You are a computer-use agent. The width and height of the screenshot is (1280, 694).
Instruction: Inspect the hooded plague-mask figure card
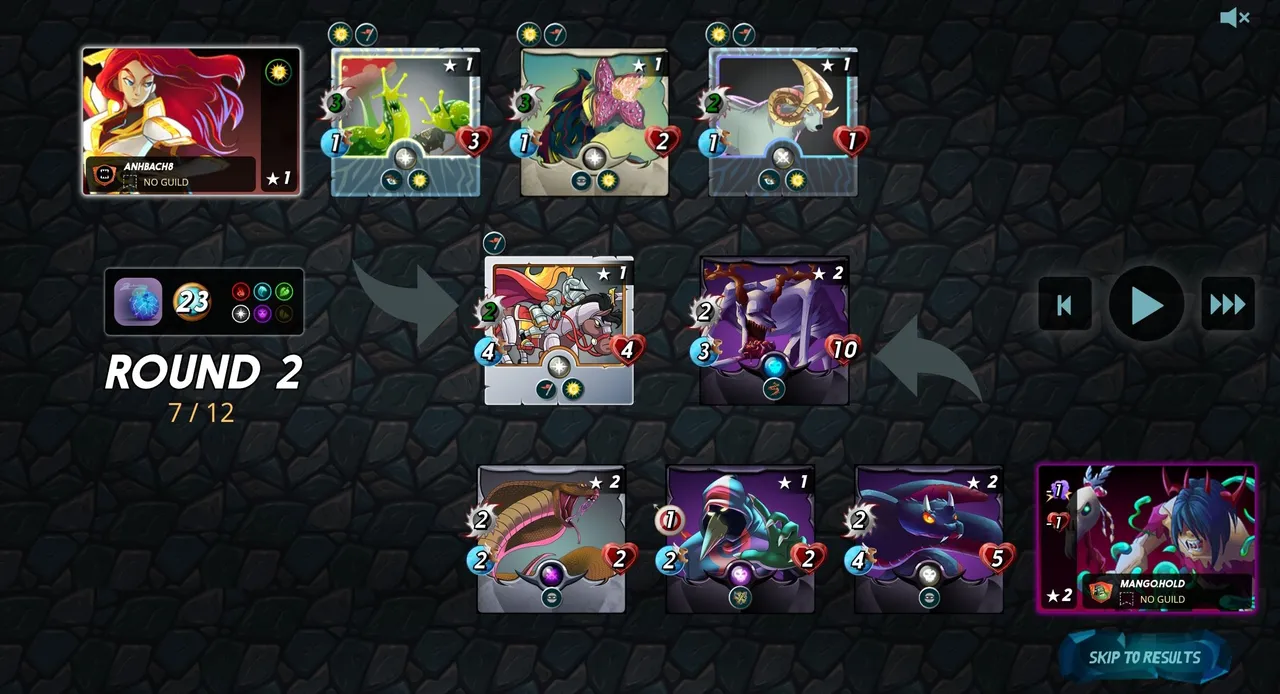tap(740, 539)
